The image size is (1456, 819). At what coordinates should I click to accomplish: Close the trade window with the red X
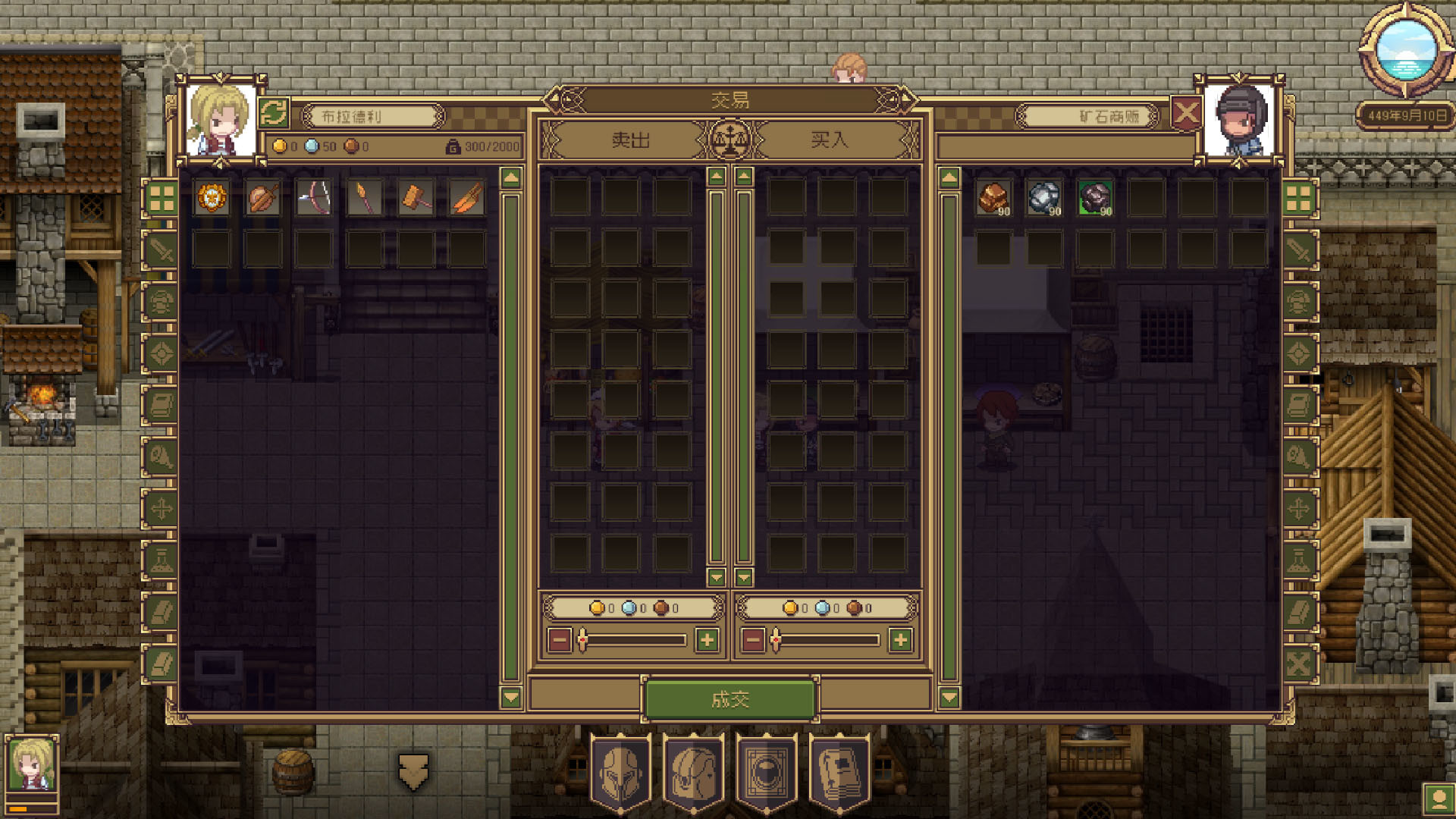click(1186, 115)
